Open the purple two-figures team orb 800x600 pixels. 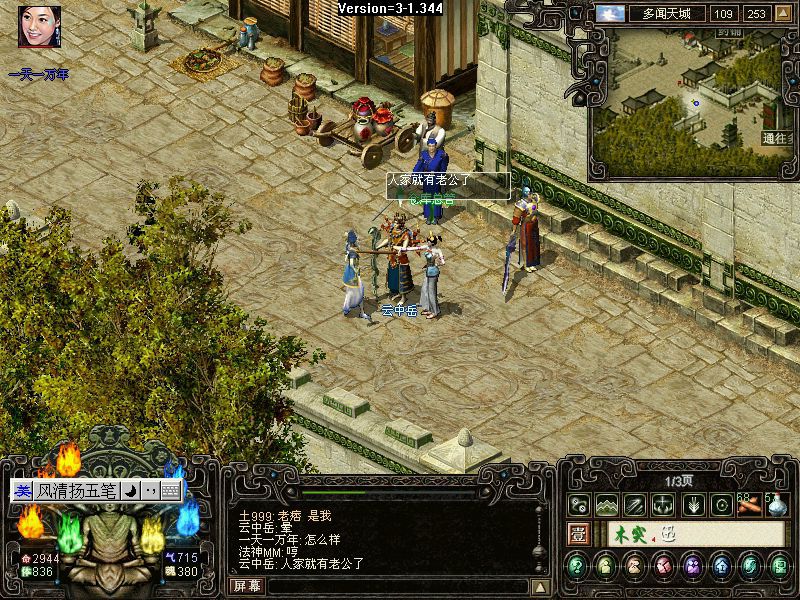tap(693, 566)
